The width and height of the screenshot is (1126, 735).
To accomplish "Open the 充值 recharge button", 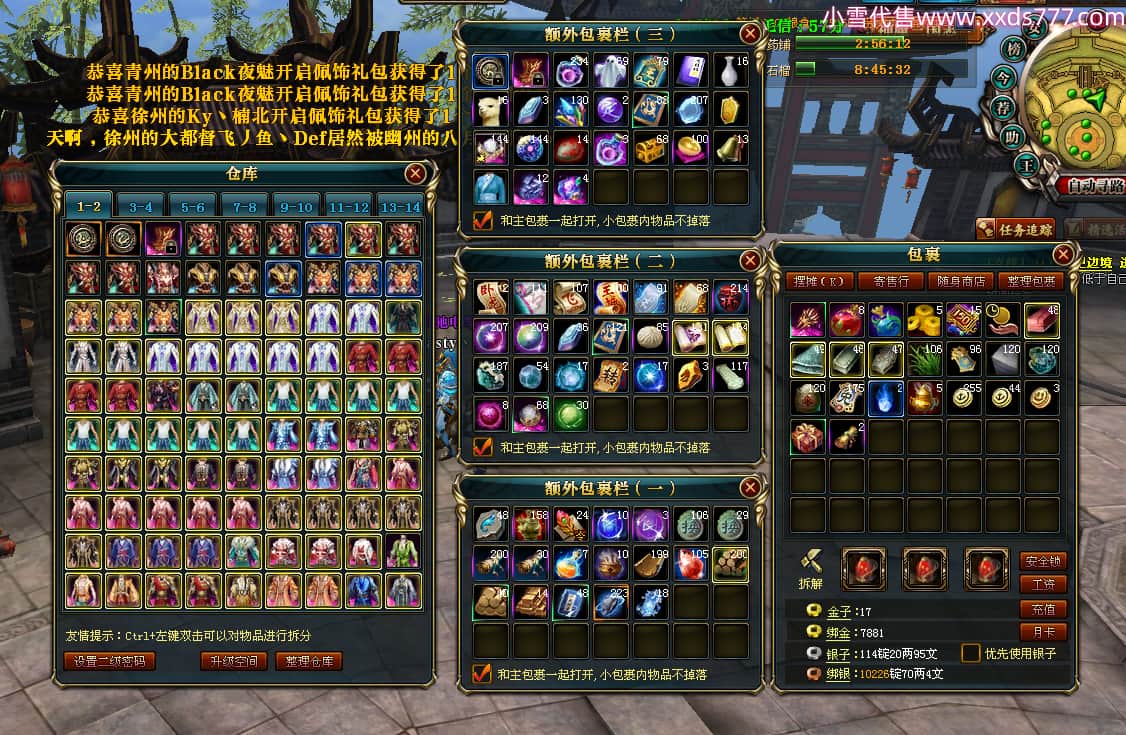I will pos(1042,609).
